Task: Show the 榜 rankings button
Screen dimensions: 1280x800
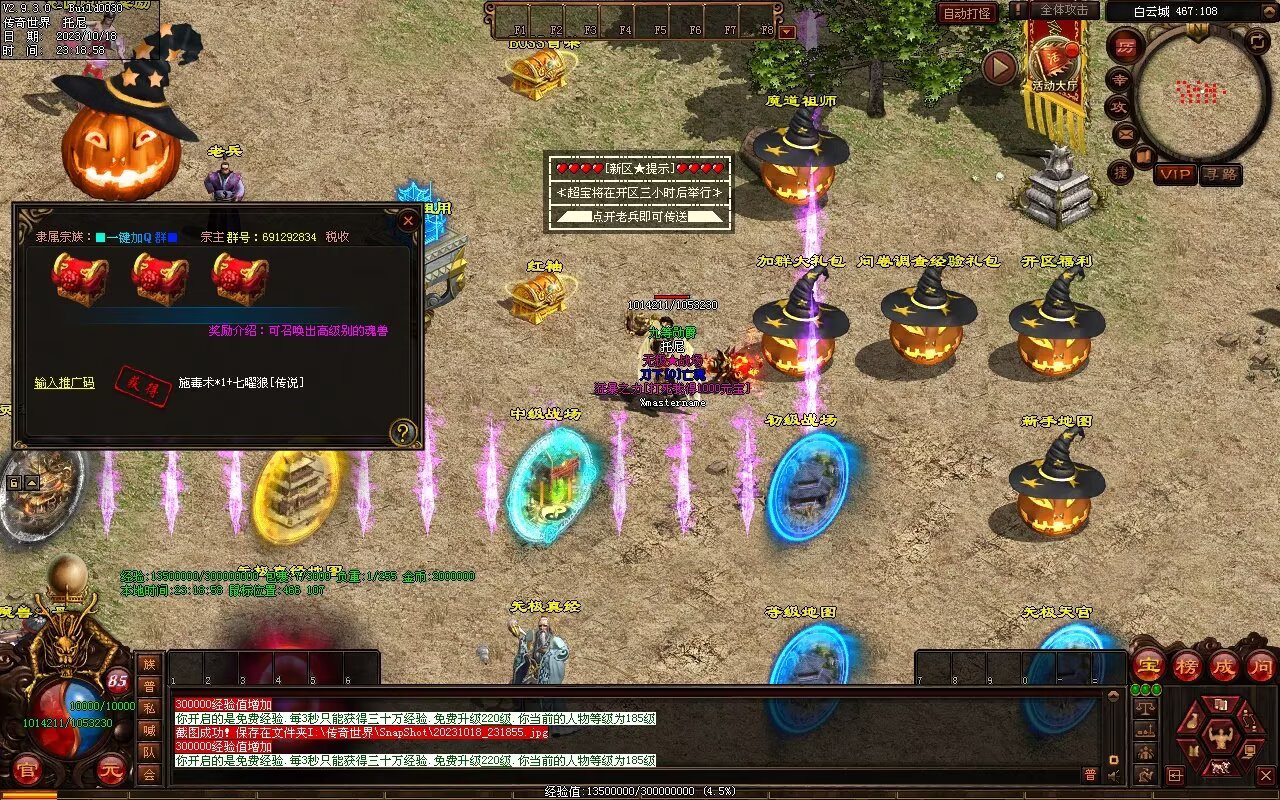Action: (x=1187, y=665)
